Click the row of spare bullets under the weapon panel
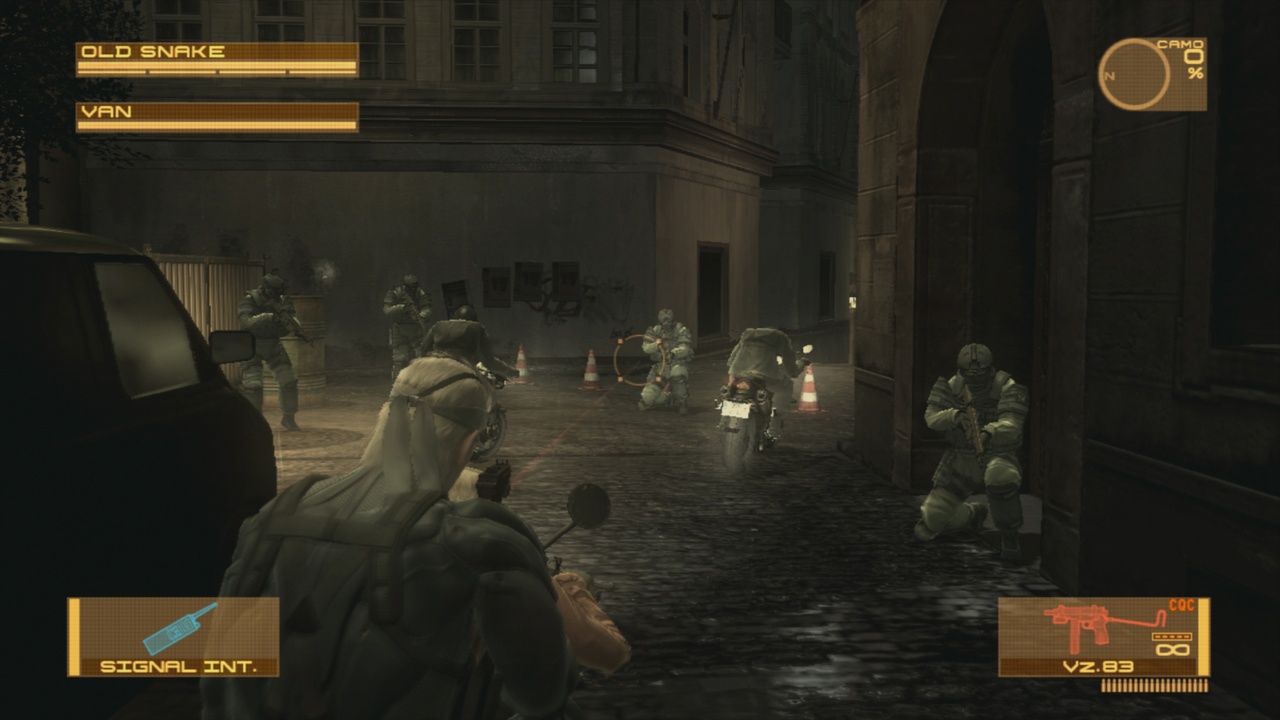 [x=1153, y=685]
